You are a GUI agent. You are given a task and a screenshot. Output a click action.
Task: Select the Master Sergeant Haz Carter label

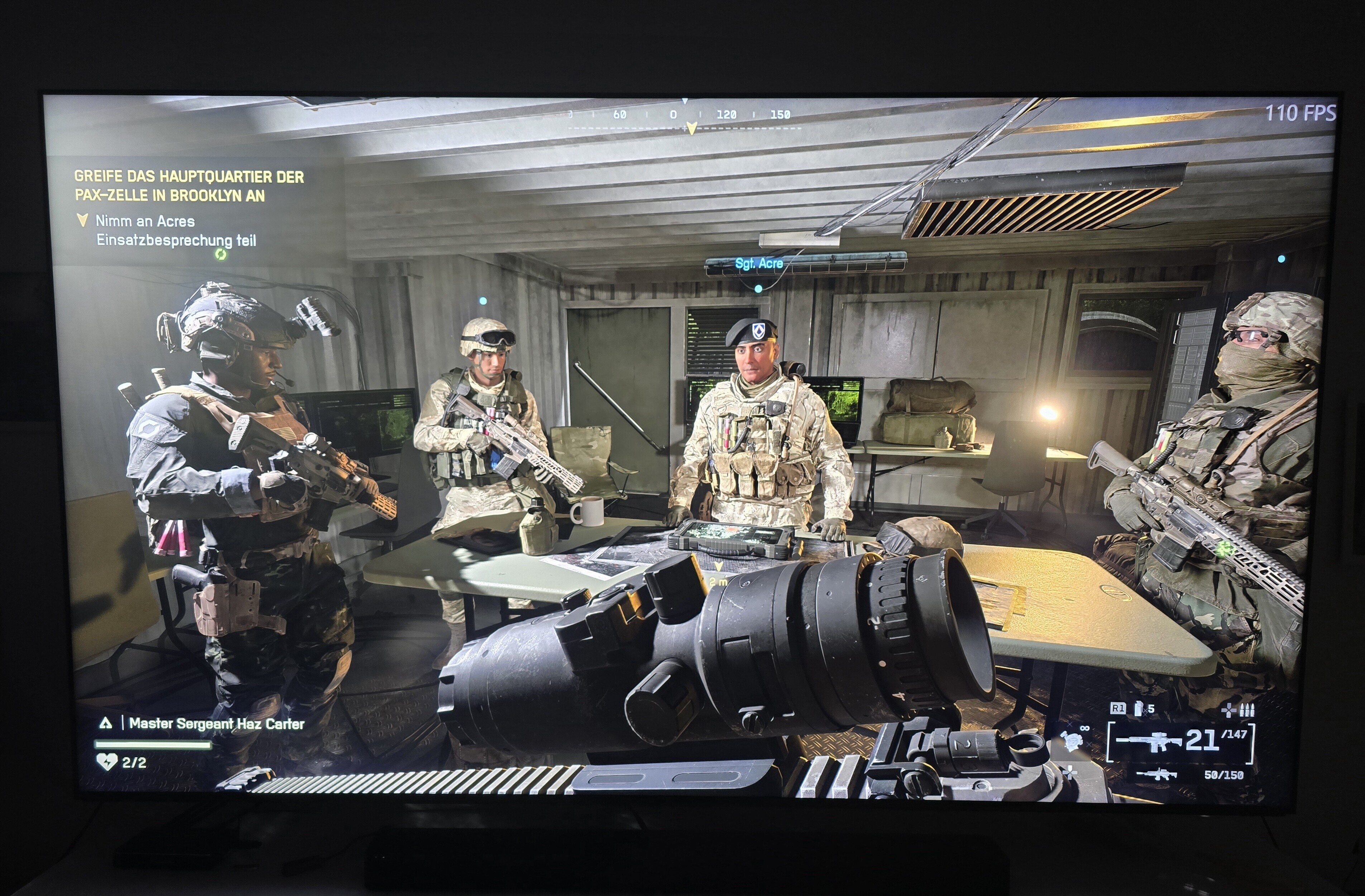216,724
